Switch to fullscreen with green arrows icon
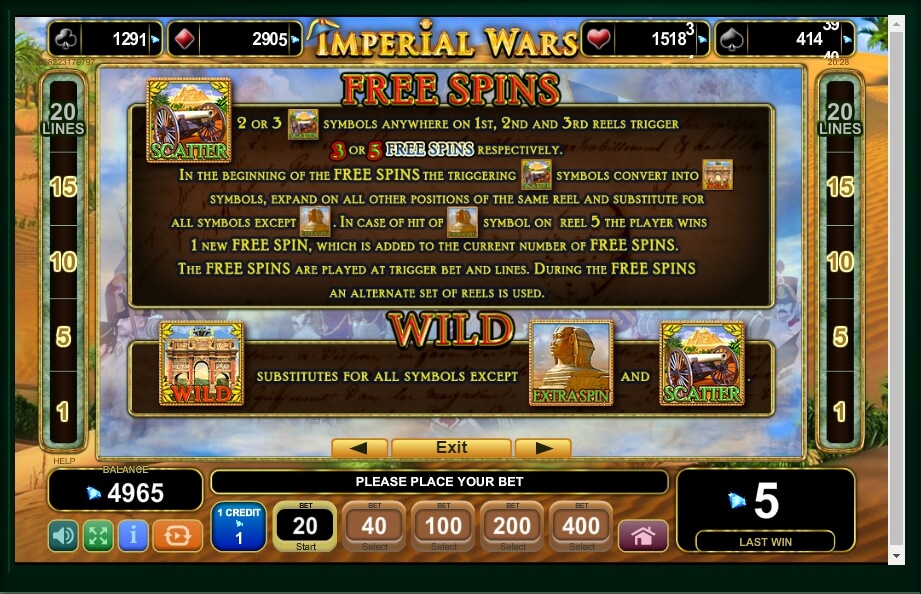This screenshot has width=921, height=594. 98,536
